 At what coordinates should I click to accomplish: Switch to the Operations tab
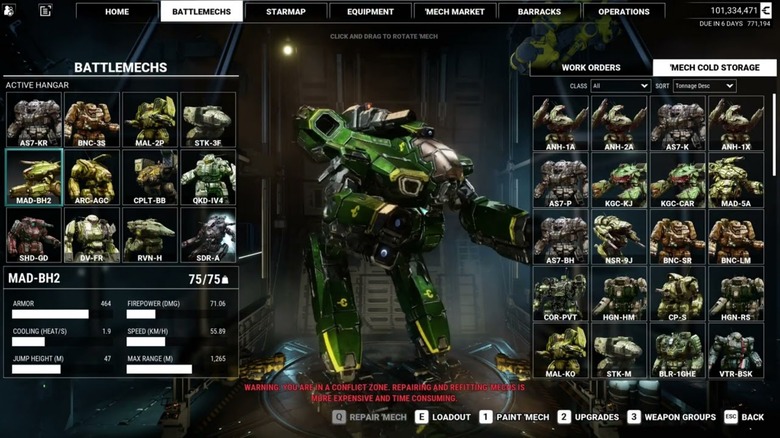point(623,12)
